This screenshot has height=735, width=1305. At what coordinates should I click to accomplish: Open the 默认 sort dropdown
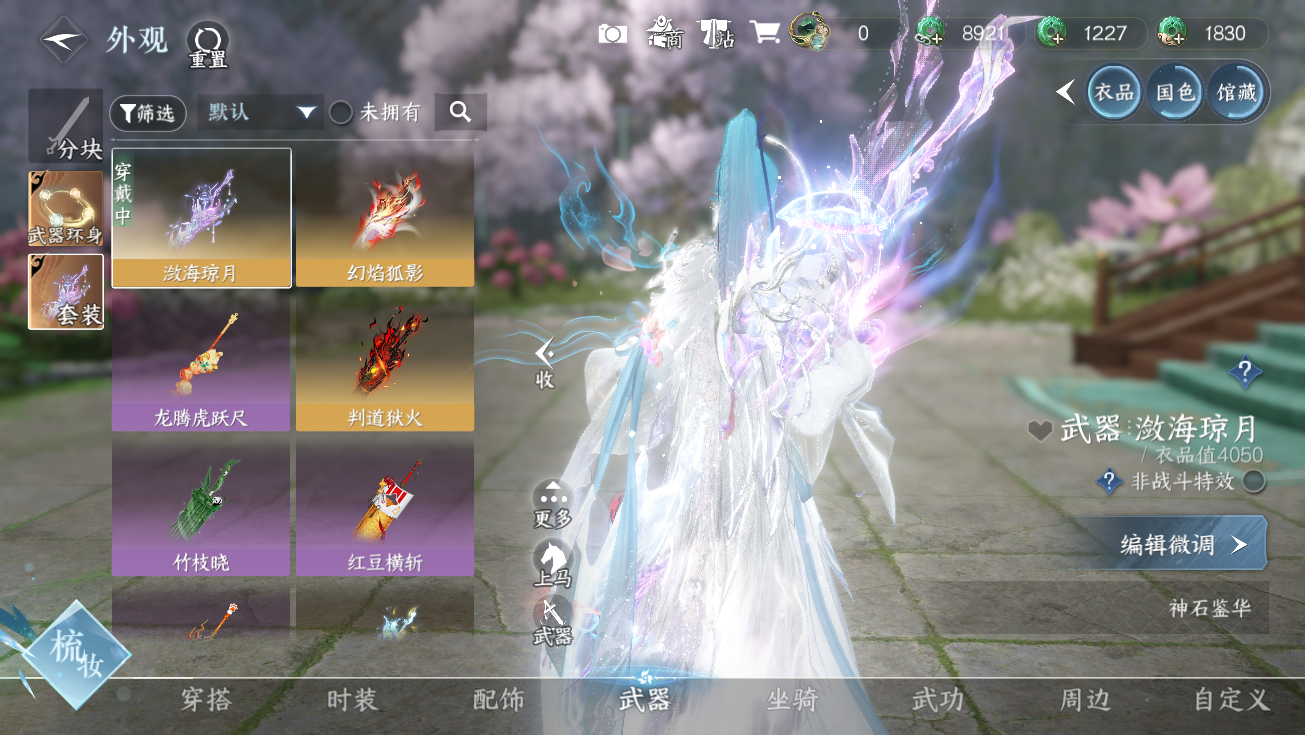click(260, 112)
